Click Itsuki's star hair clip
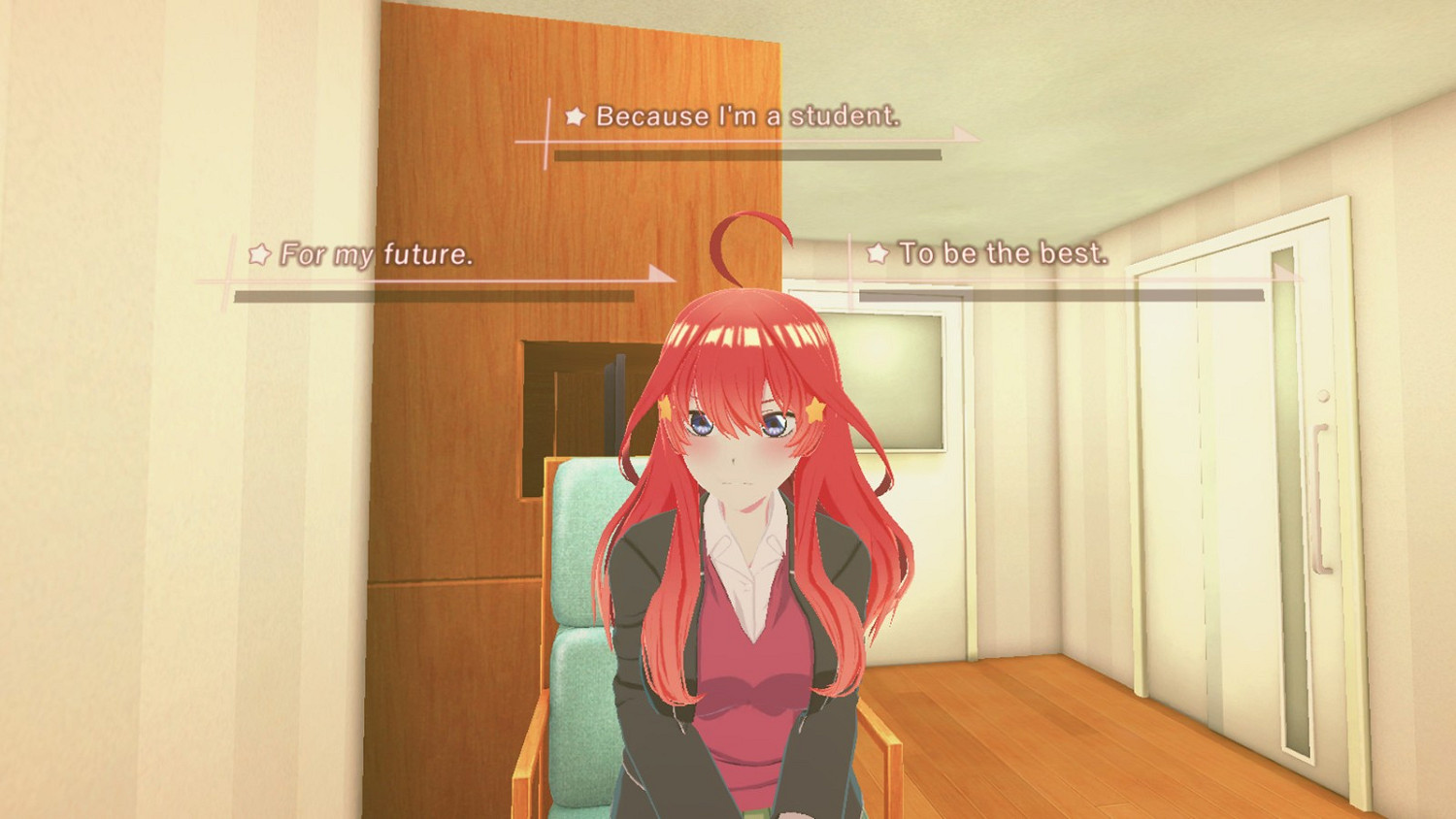 (x=813, y=411)
